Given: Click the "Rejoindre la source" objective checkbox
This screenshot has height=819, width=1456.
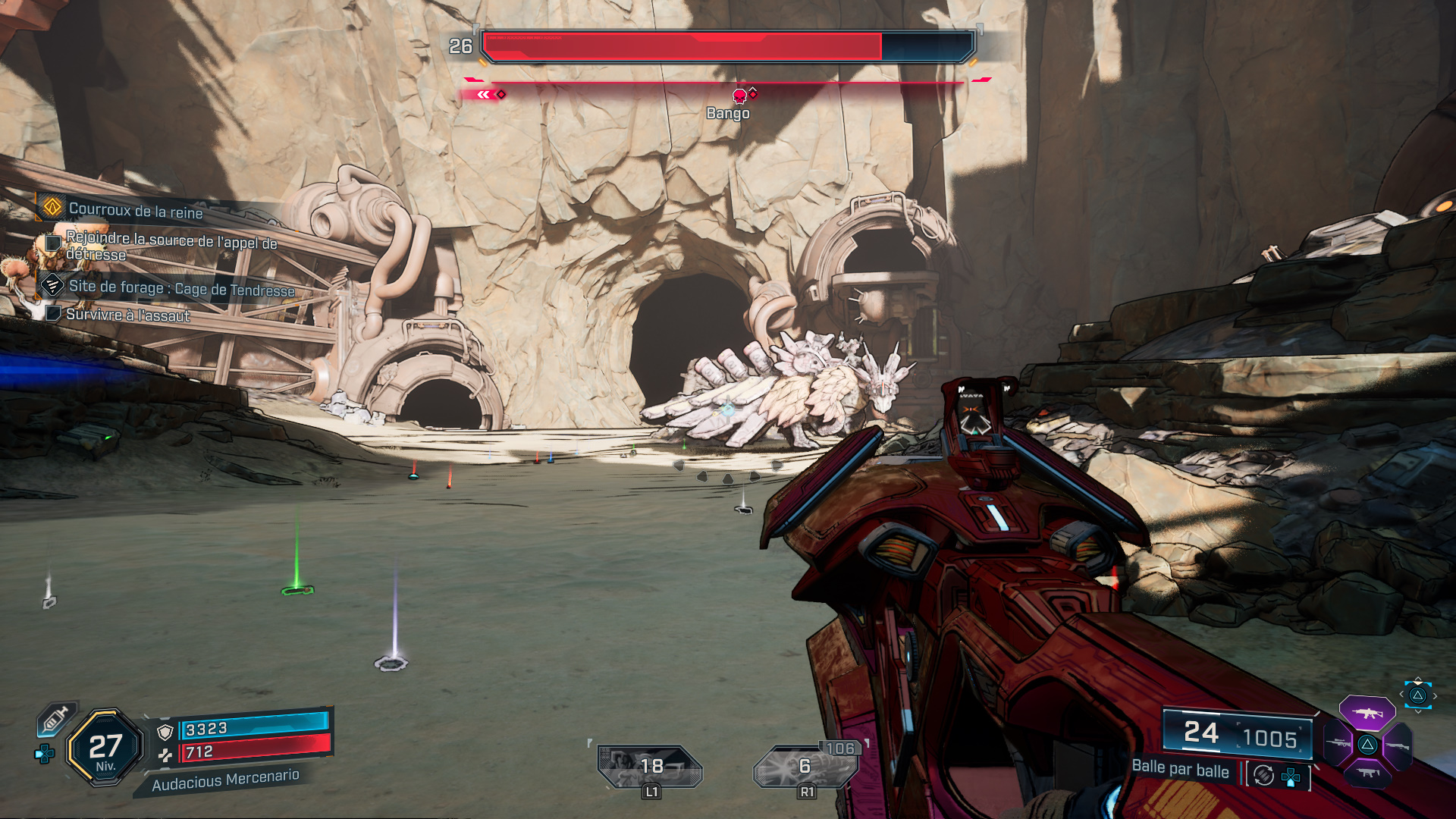Looking at the screenshot, I should 53,243.
